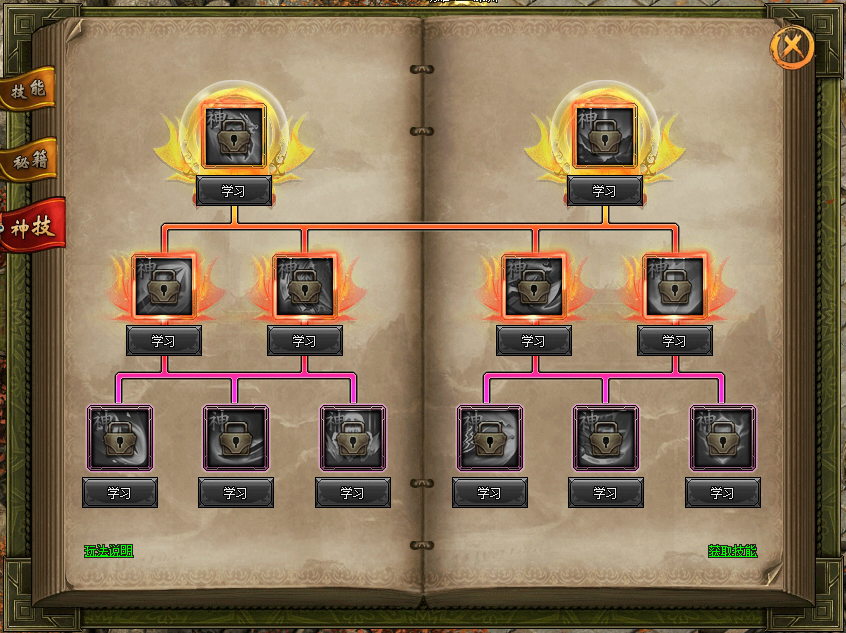This screenshot has width=846, height=633.
Task: Open the 秘籍 tab
Action: [x=28, y=160]
